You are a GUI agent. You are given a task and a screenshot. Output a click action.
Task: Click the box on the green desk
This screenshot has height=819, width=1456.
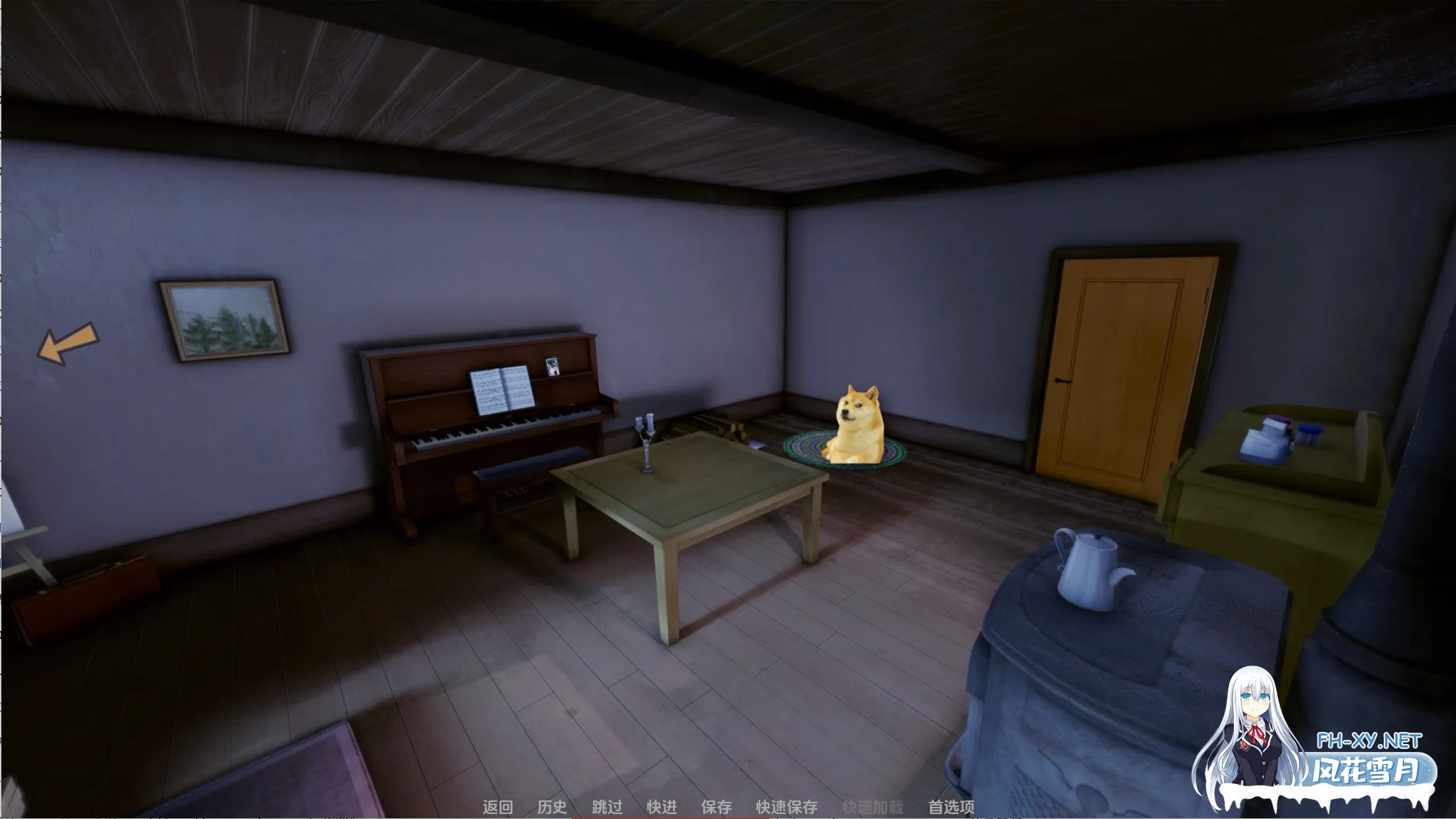(x=1265, y=441)
